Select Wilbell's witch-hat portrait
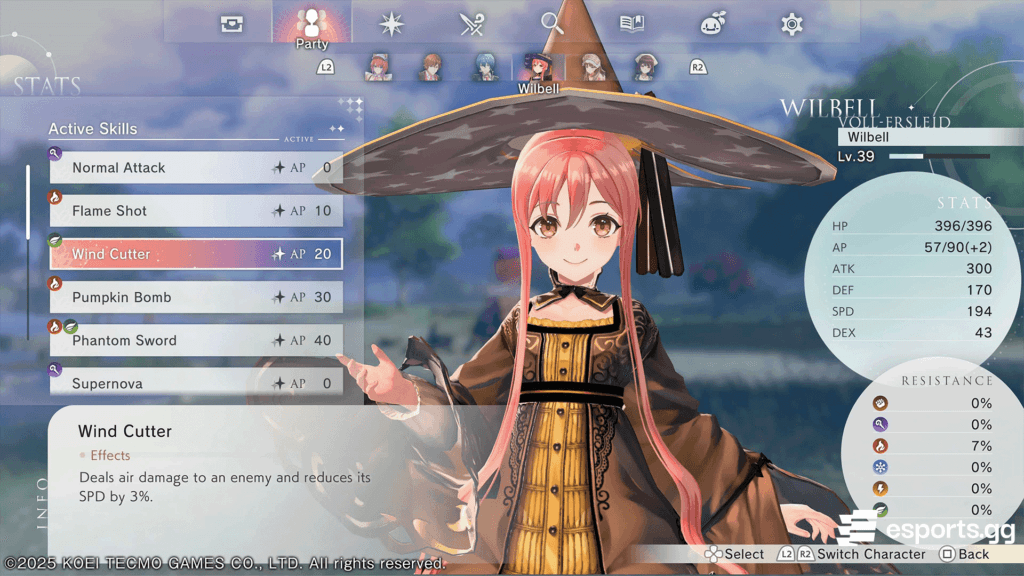This screenshot has height=576, width=1024. (538, 67)
